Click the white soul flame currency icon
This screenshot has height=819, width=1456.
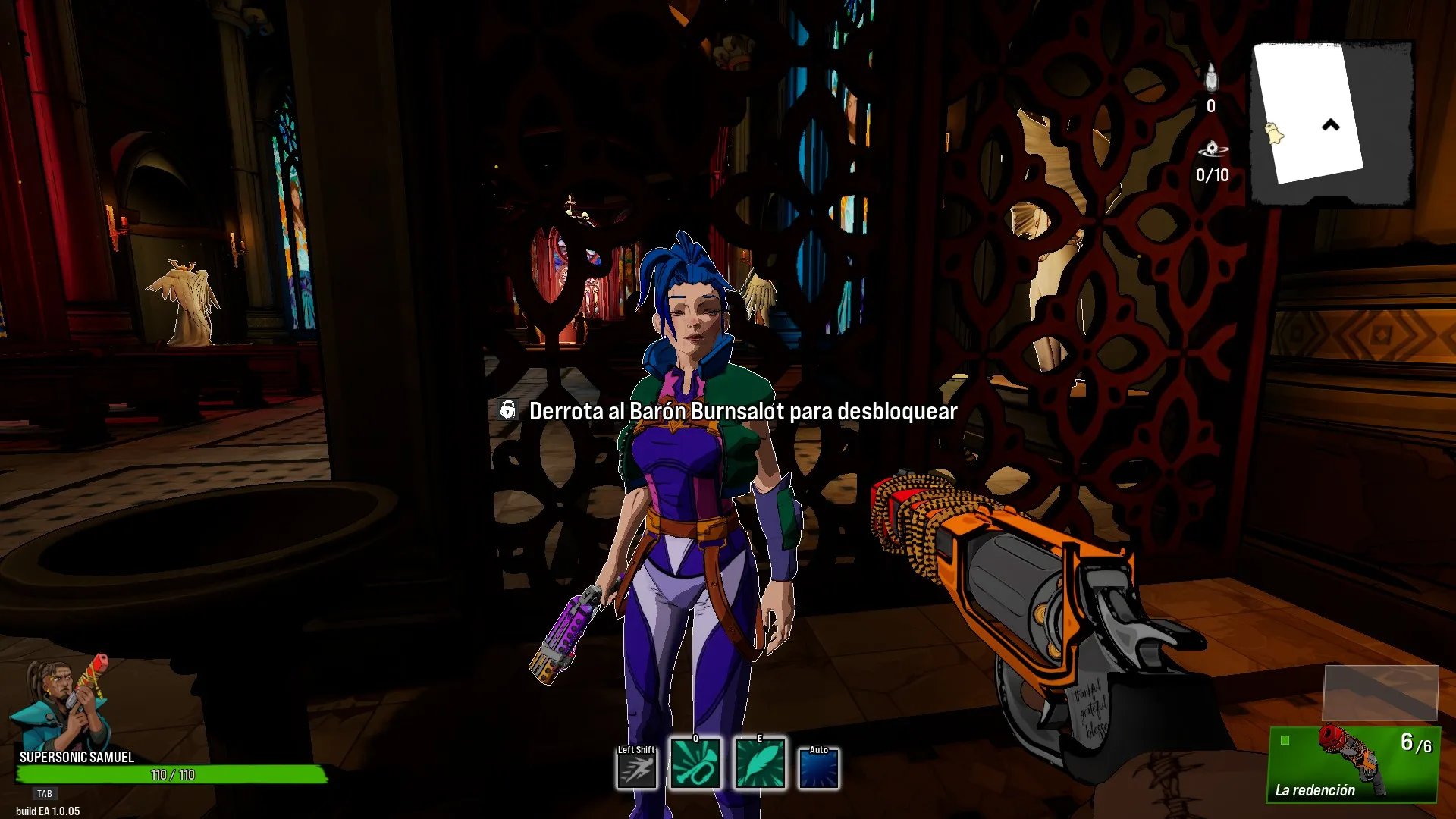click(1211, 77)
